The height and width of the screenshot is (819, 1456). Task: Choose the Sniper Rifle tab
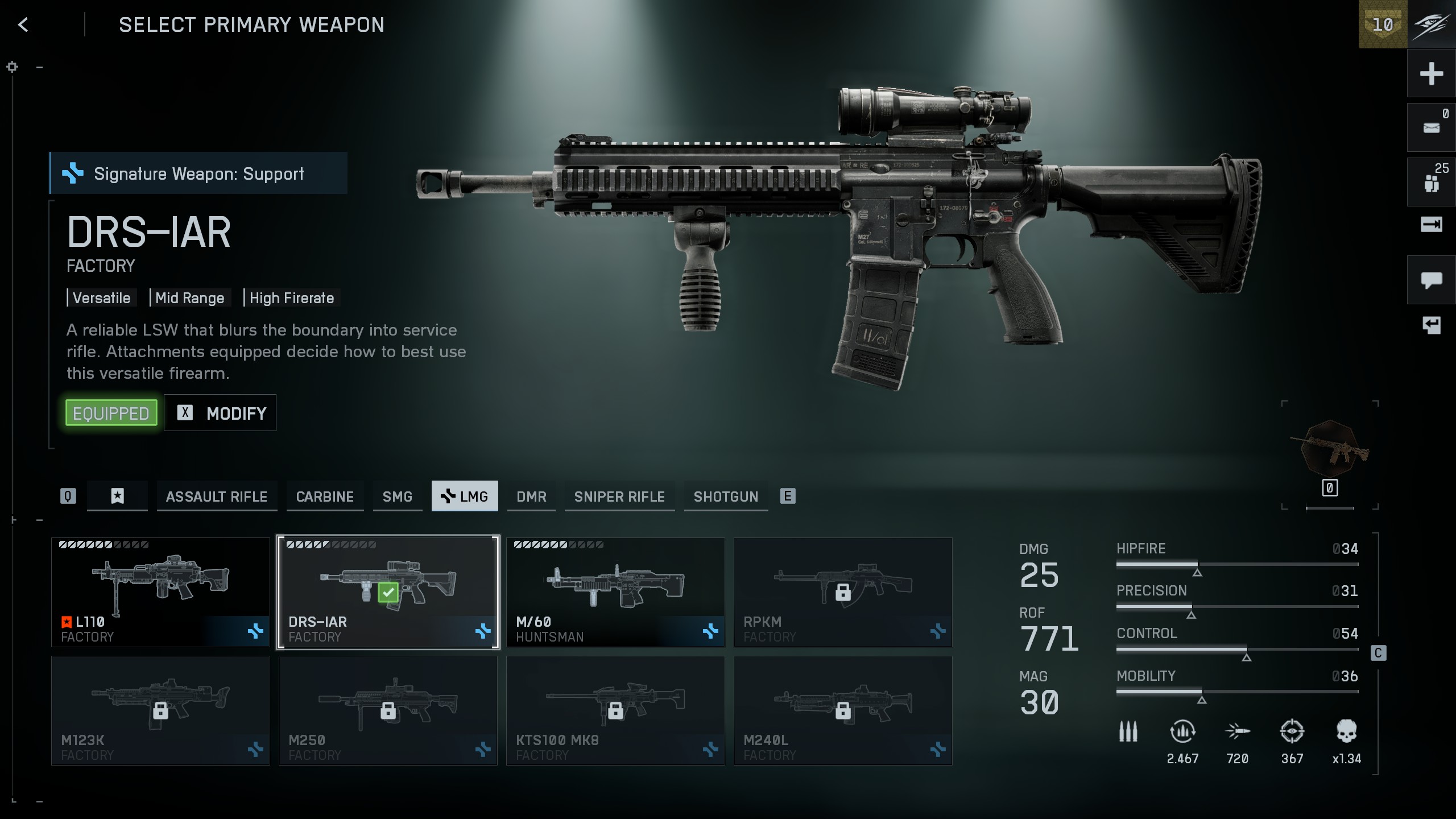(x=619, y=497)
